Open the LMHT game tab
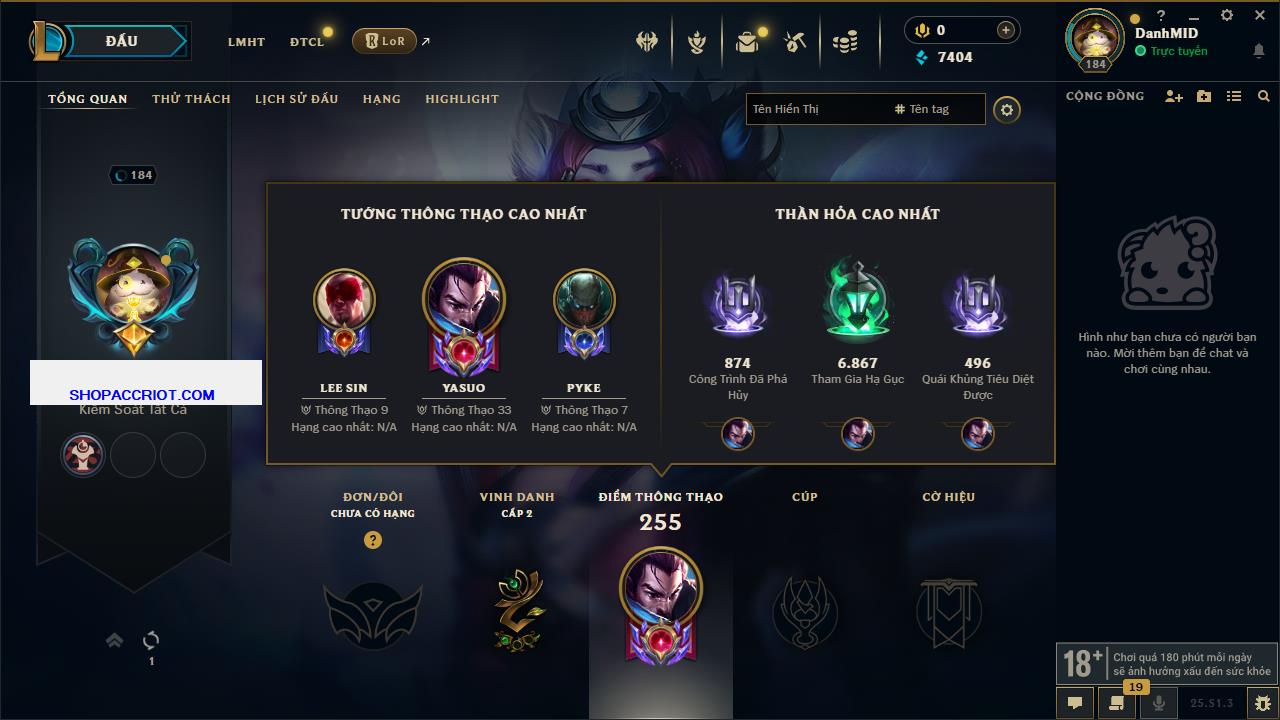 point(246,42)
